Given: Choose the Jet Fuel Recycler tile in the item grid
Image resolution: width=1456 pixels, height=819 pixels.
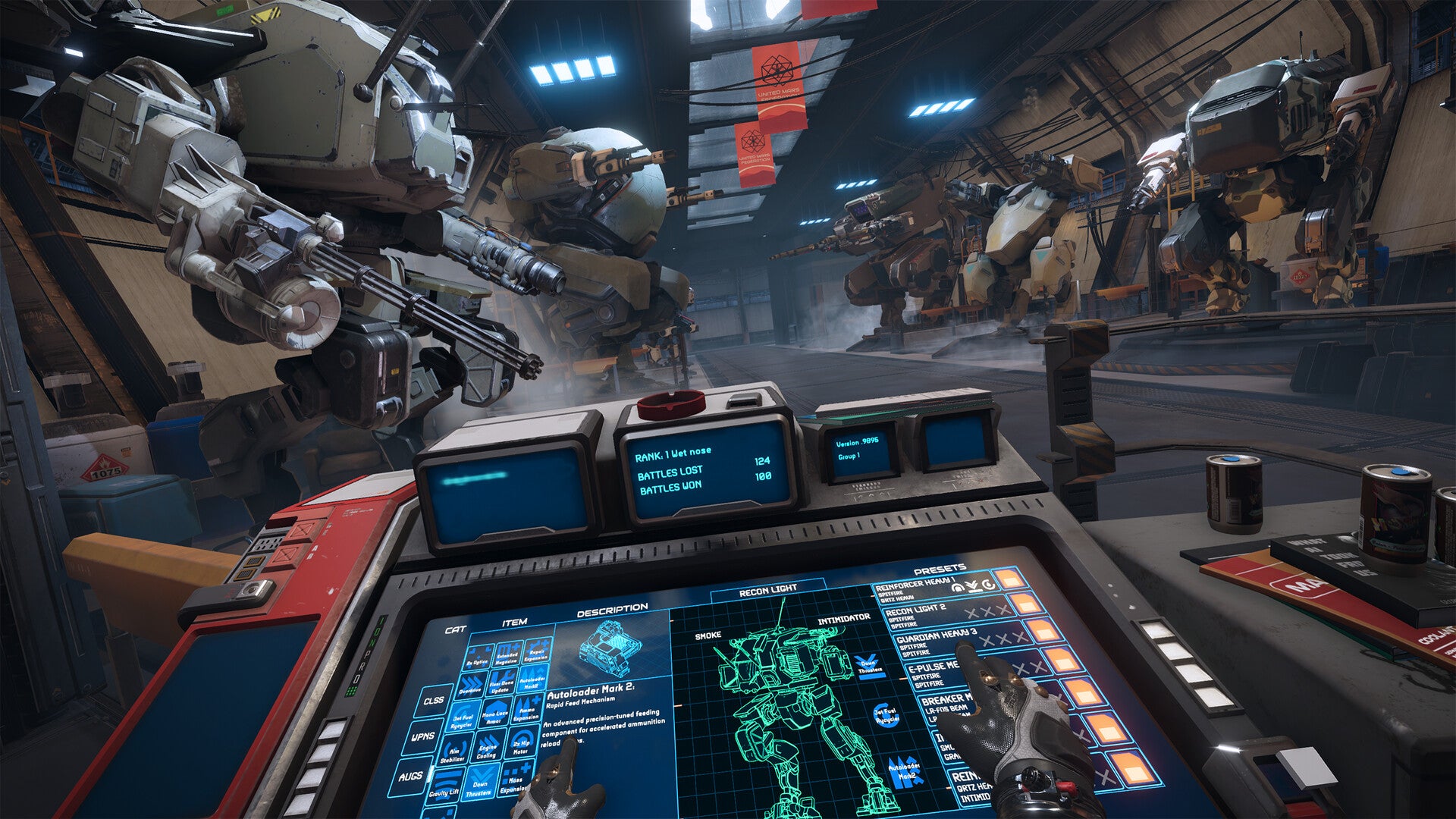Looking at the screenshot, I should [x=463, y=720].
